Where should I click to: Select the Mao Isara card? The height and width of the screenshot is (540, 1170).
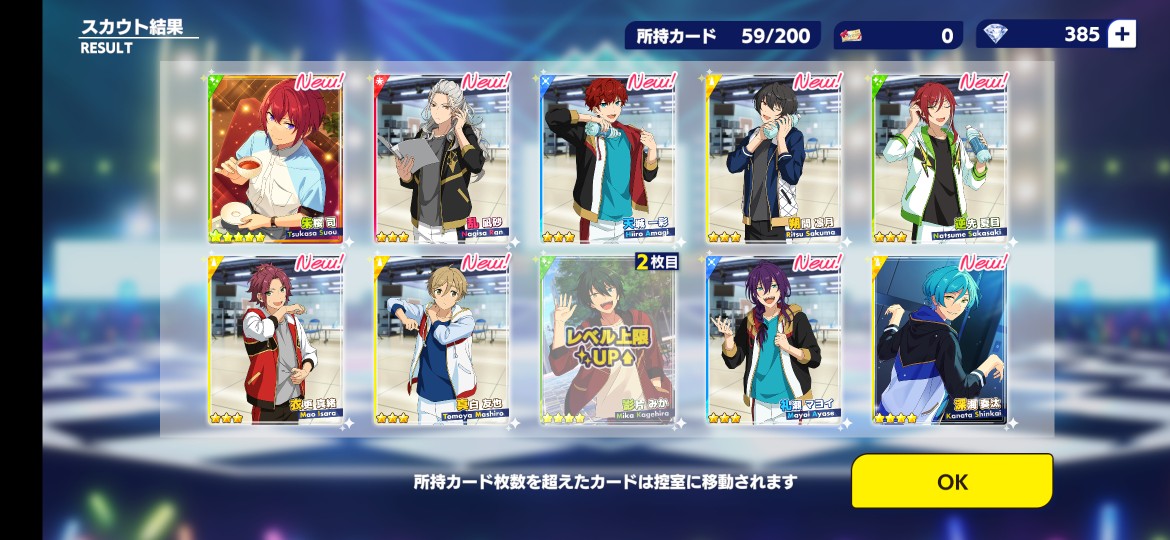(276, 340)
